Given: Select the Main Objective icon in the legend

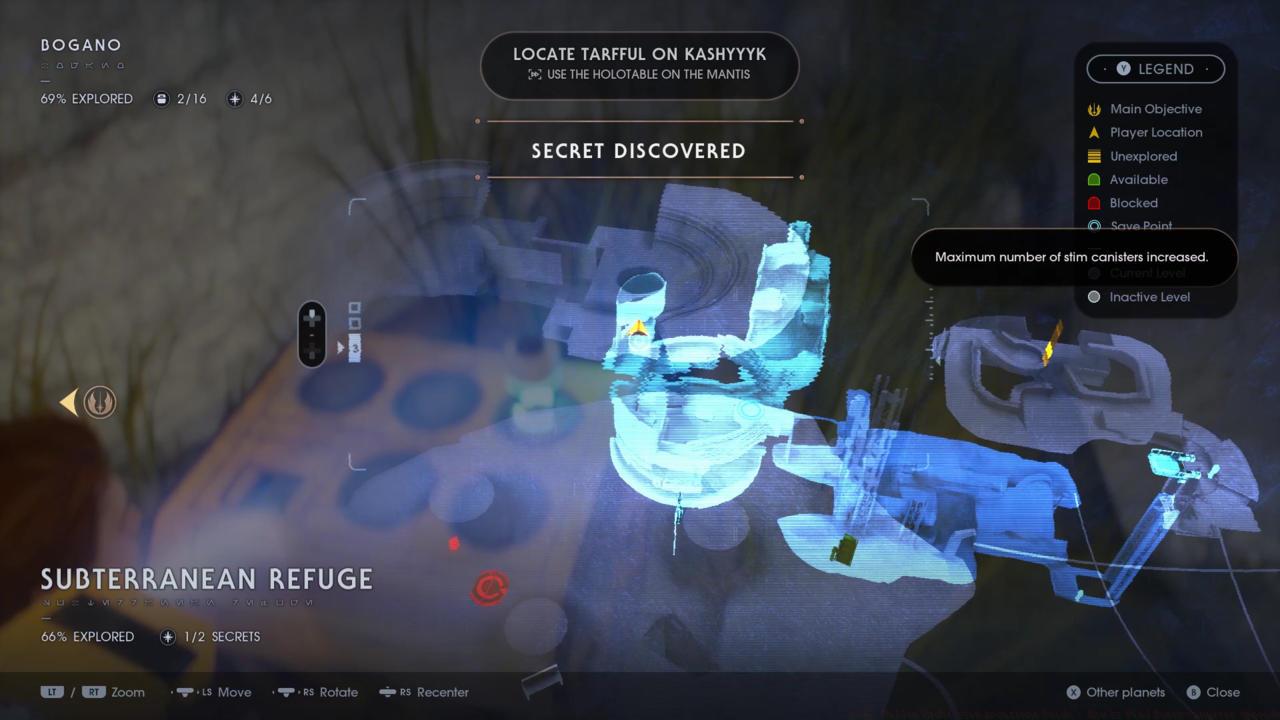Looking at the screenshot, I should click(x=1094, y=109).
